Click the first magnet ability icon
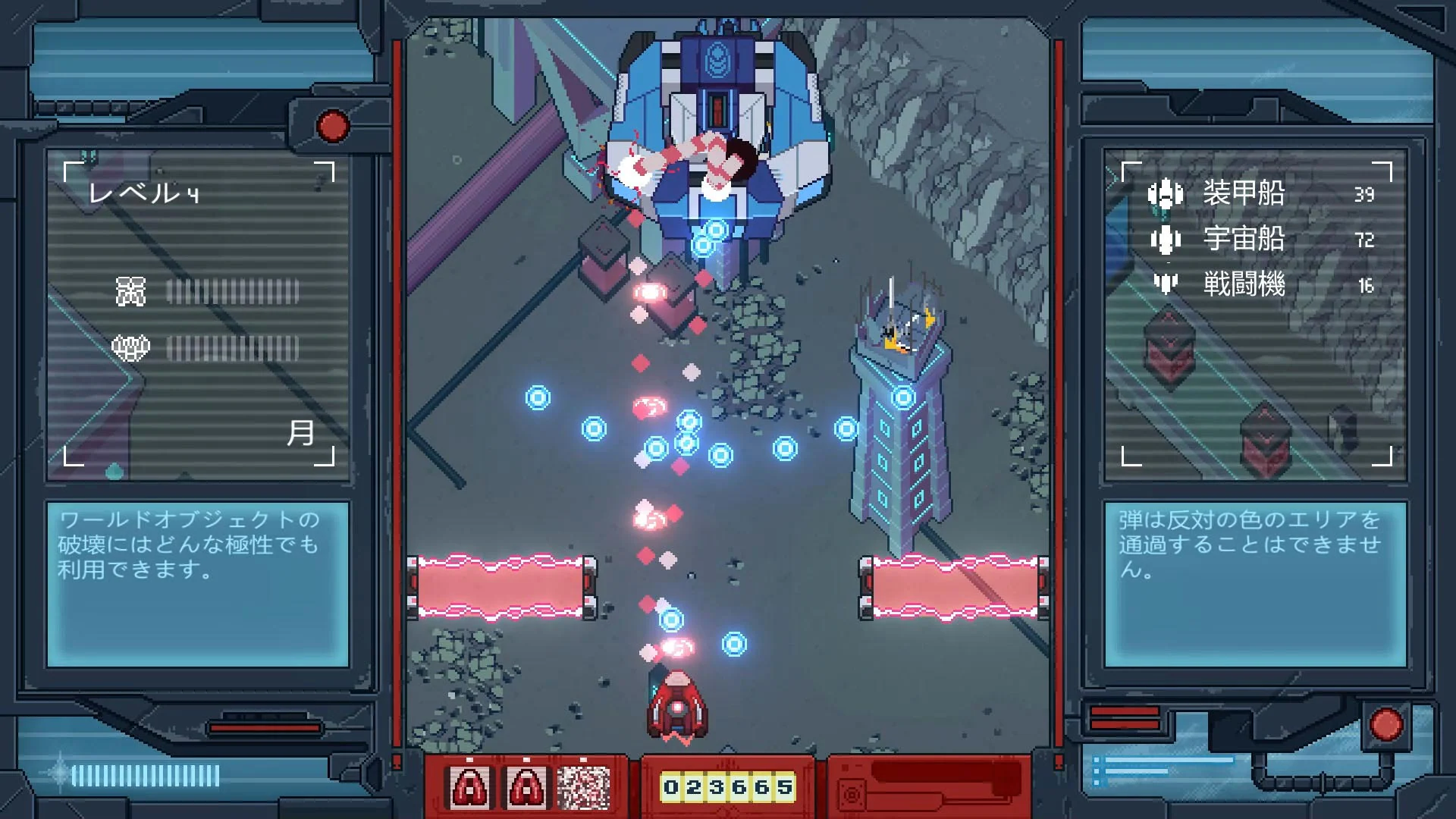 470,786
